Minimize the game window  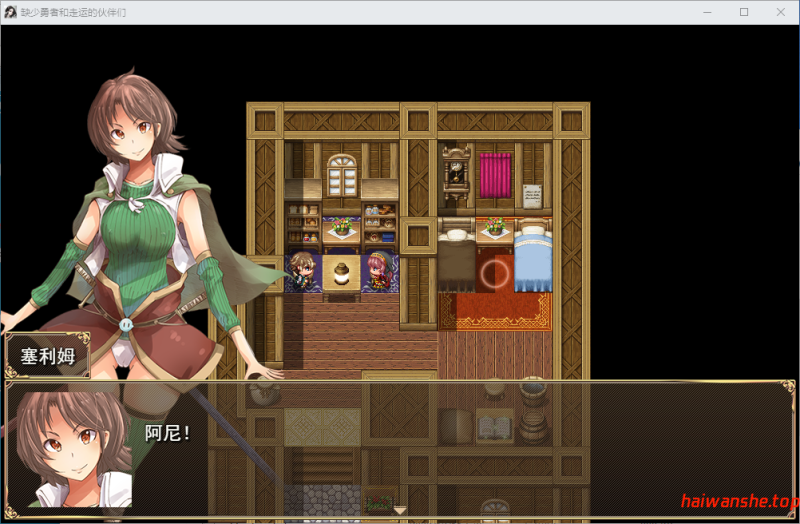(x=709, y=12)
